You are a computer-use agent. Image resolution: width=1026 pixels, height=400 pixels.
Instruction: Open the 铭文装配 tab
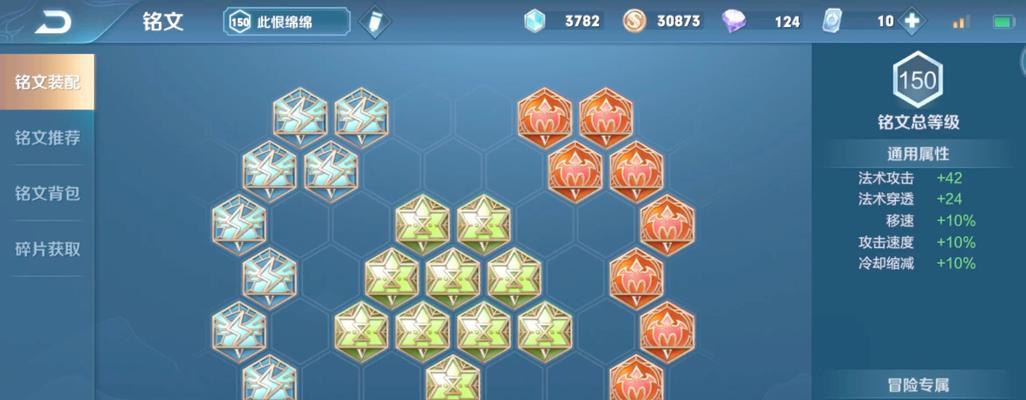pos(47,82)
